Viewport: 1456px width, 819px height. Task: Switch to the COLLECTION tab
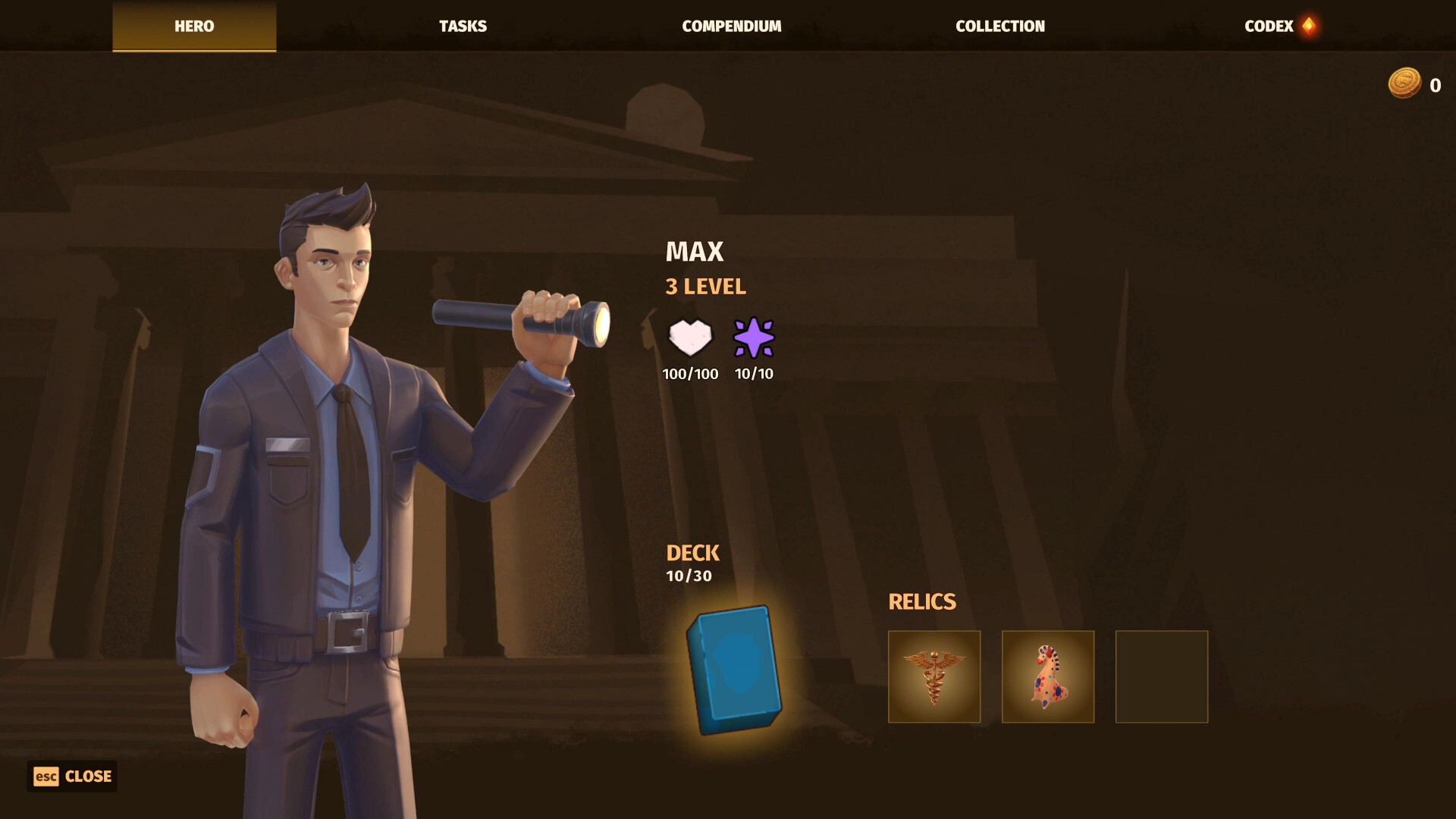pyautogui.click(x=1000, y=25)
